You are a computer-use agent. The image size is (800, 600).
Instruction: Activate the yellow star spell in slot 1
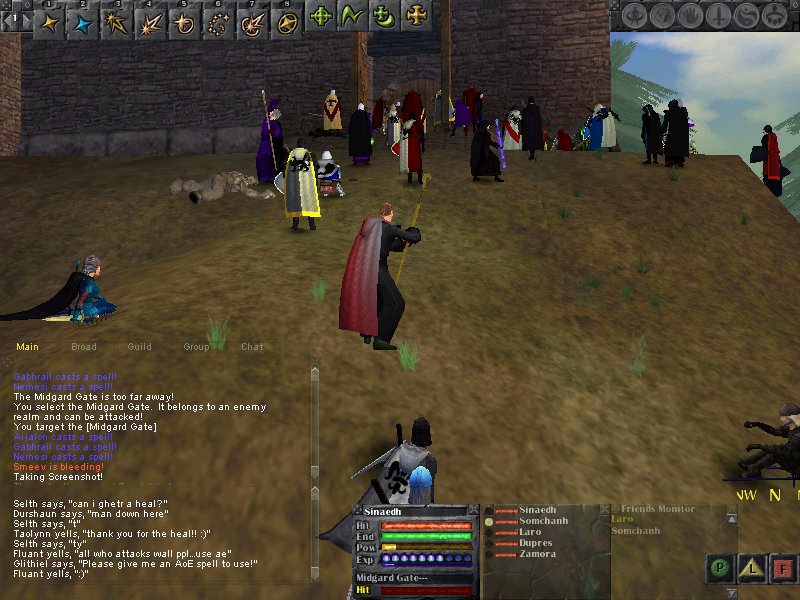[48, 18]
